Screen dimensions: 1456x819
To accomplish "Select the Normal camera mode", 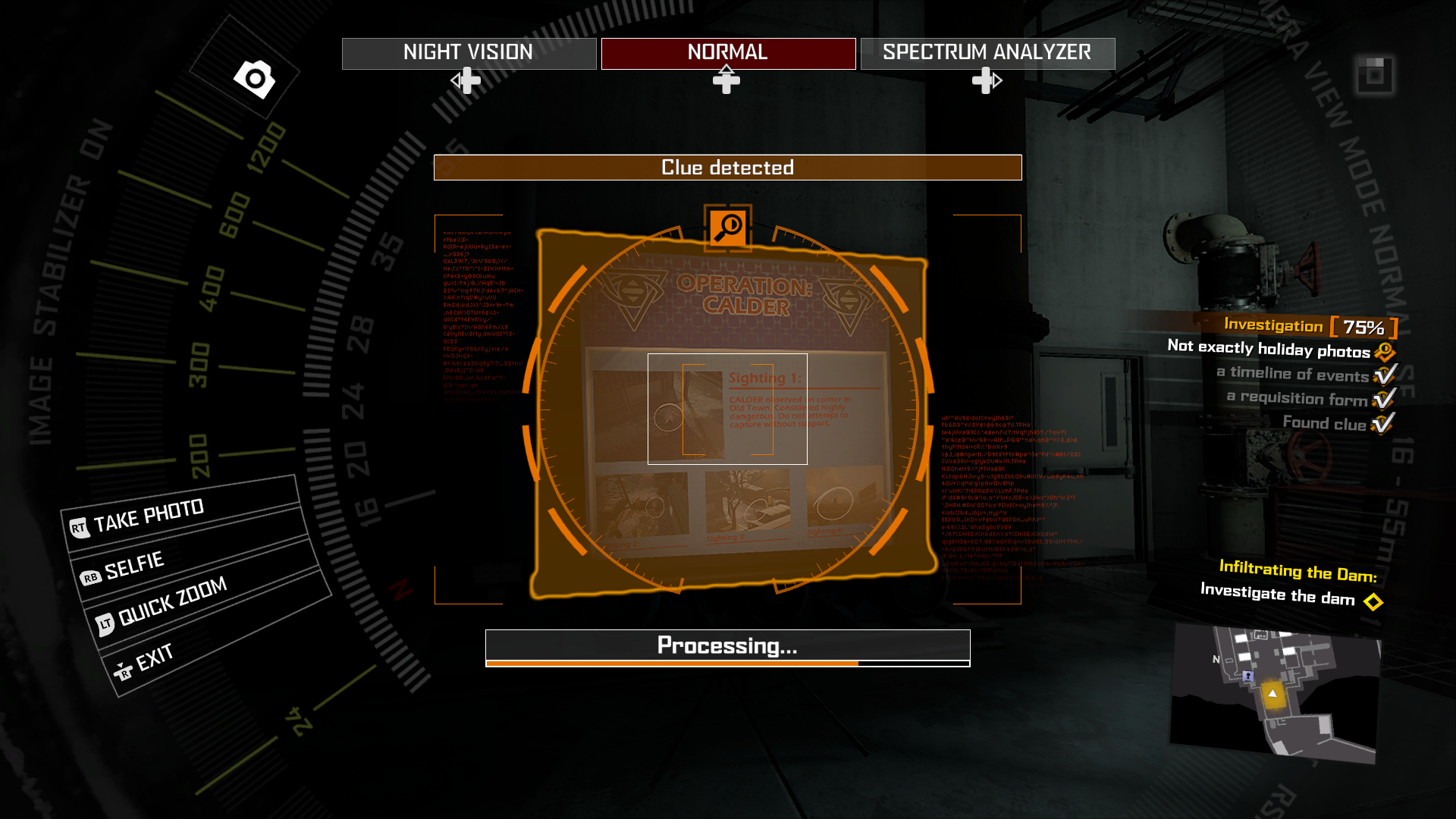I will pyautogui.click(x=728, y=53).
